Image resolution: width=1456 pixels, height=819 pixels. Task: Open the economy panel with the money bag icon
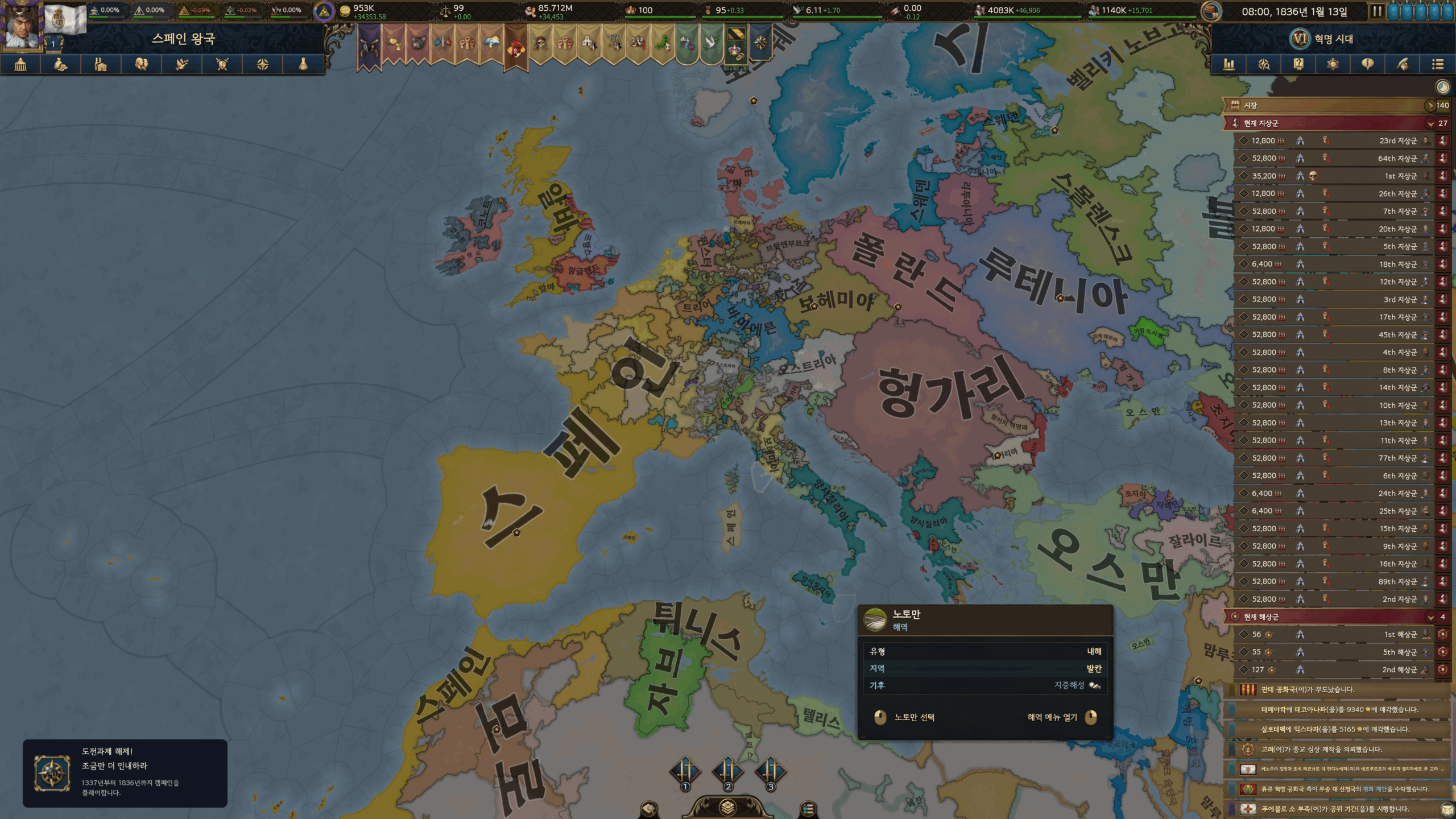point(61,64)
